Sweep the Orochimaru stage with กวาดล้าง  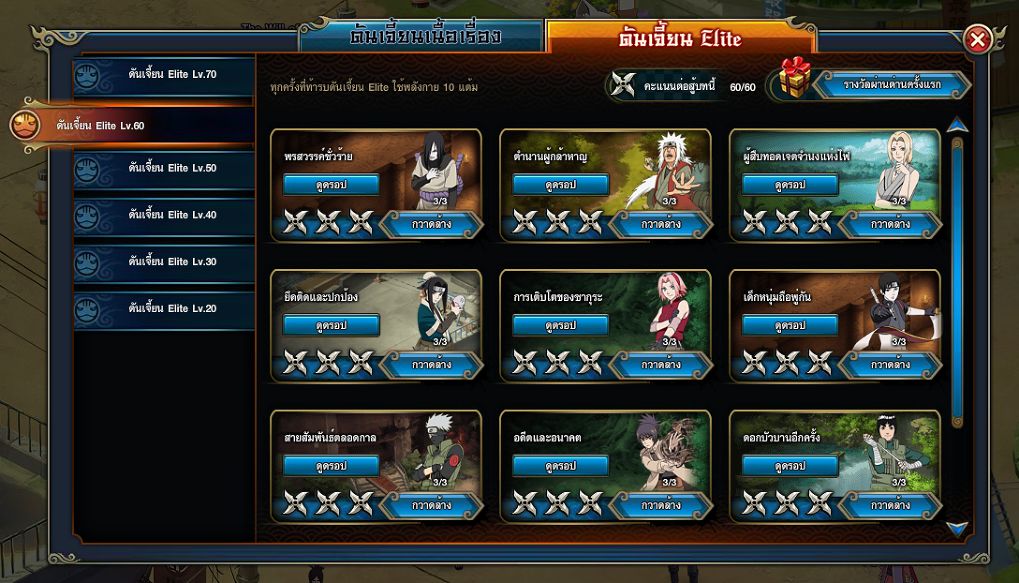[x=431, y=224]
